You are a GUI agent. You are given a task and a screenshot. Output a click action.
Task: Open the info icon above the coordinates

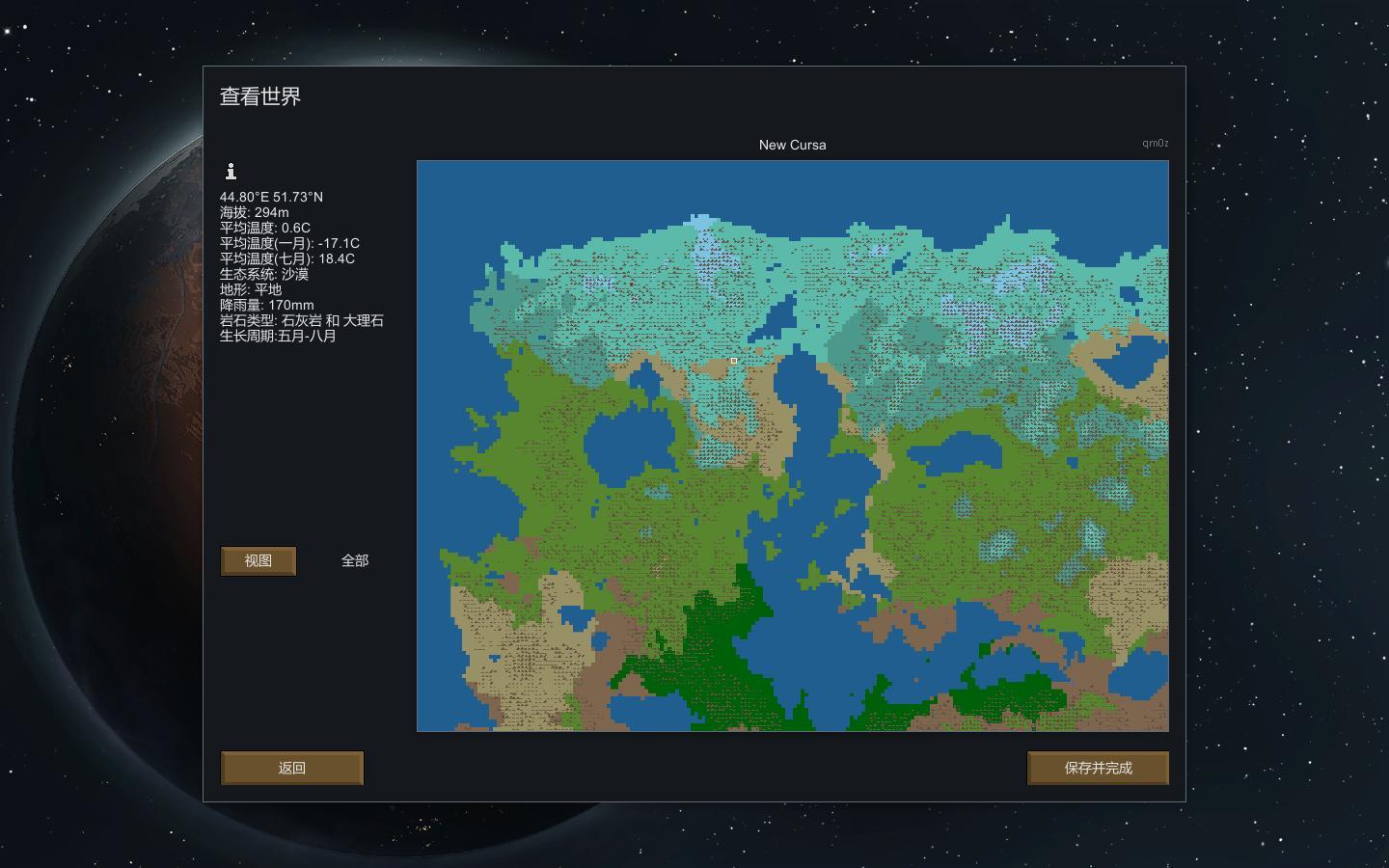[x=231, y=172]
